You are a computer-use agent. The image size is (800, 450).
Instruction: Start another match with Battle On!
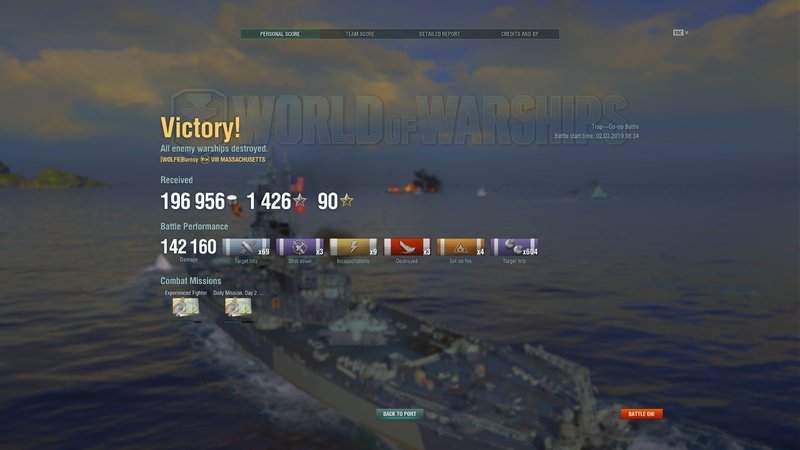pos(641,414)
